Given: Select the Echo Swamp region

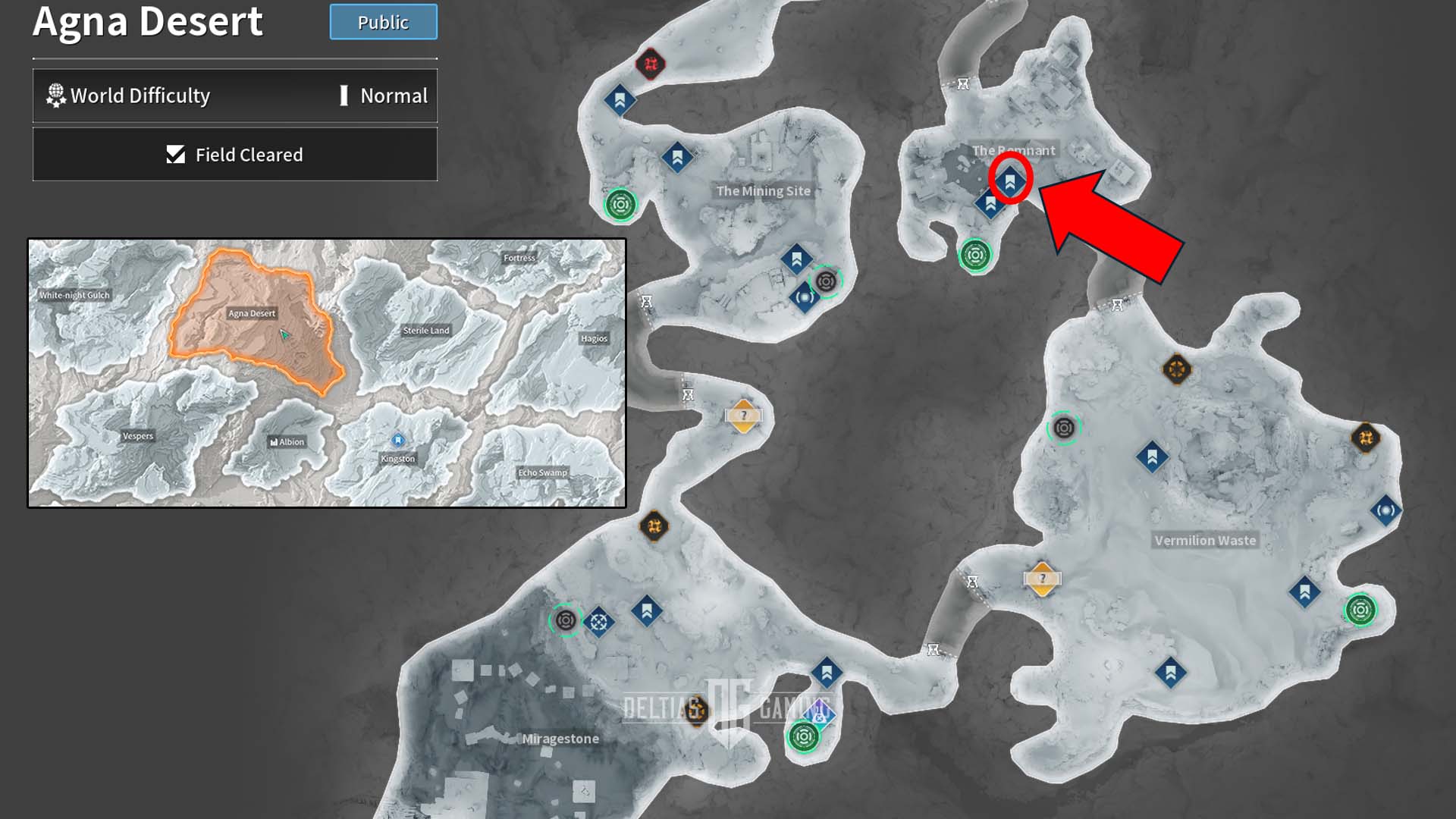Looking at the screenshot, I should tap(542, 472).
